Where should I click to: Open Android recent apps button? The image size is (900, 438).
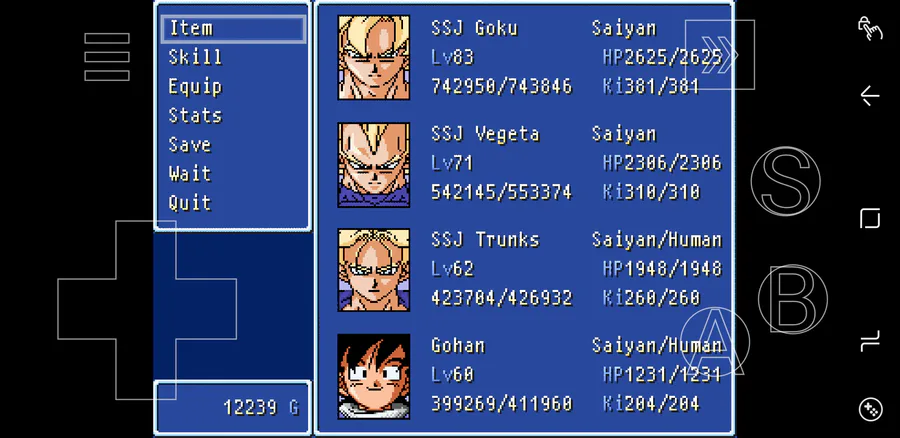point(870,219)
